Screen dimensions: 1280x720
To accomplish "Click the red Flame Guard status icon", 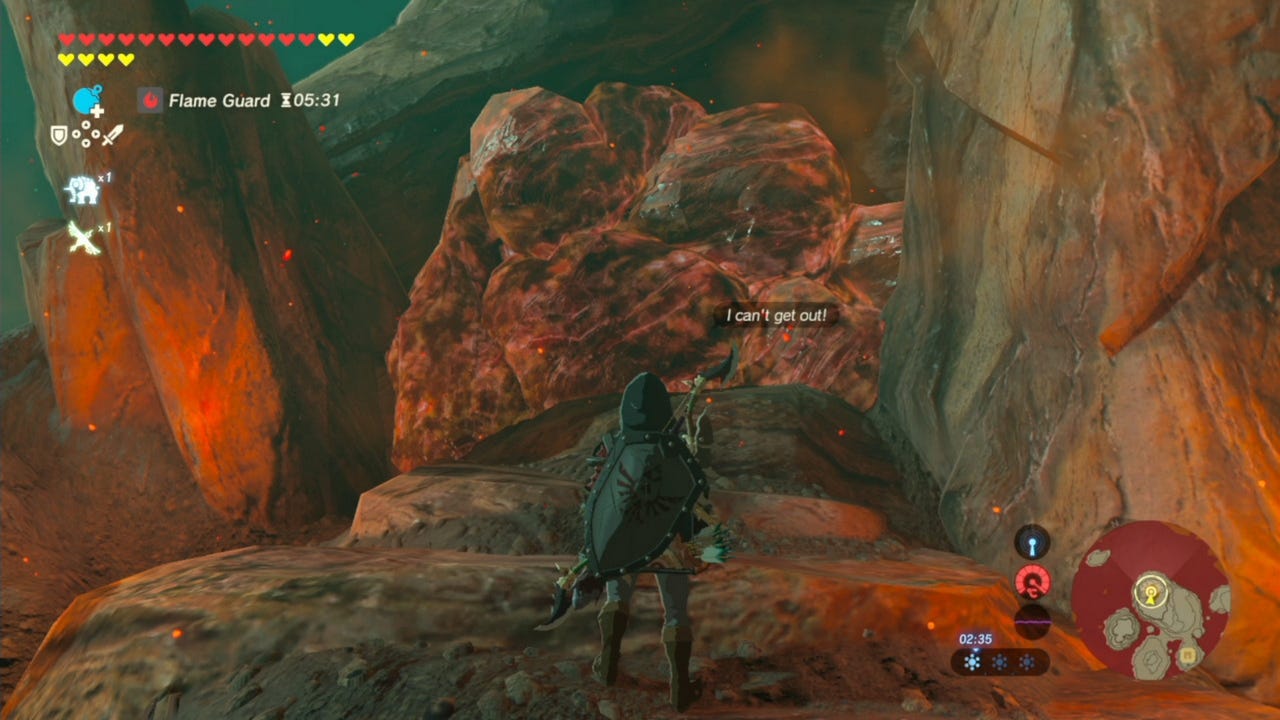I will (150, 100).
